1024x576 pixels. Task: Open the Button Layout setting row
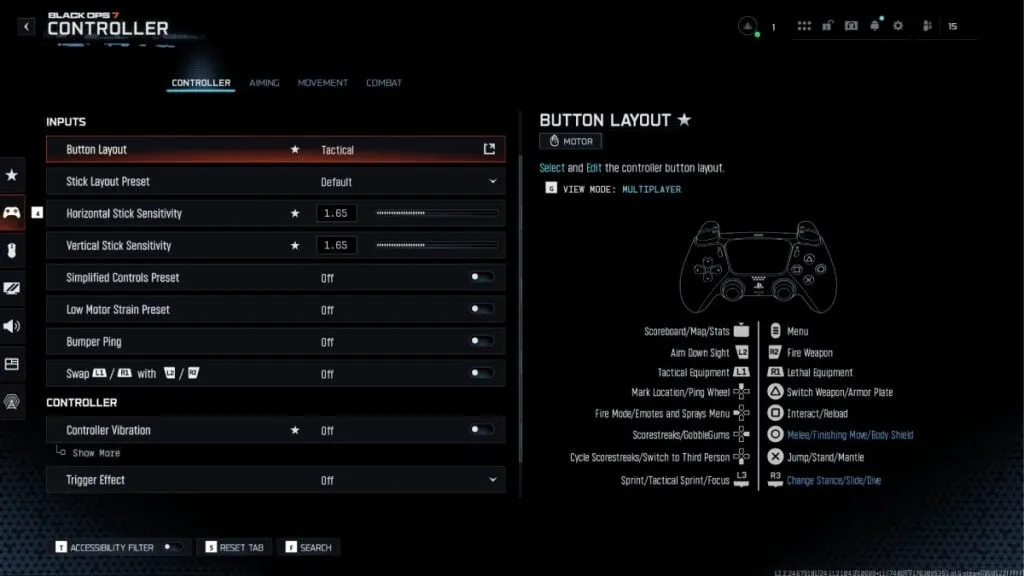(275, 150)
